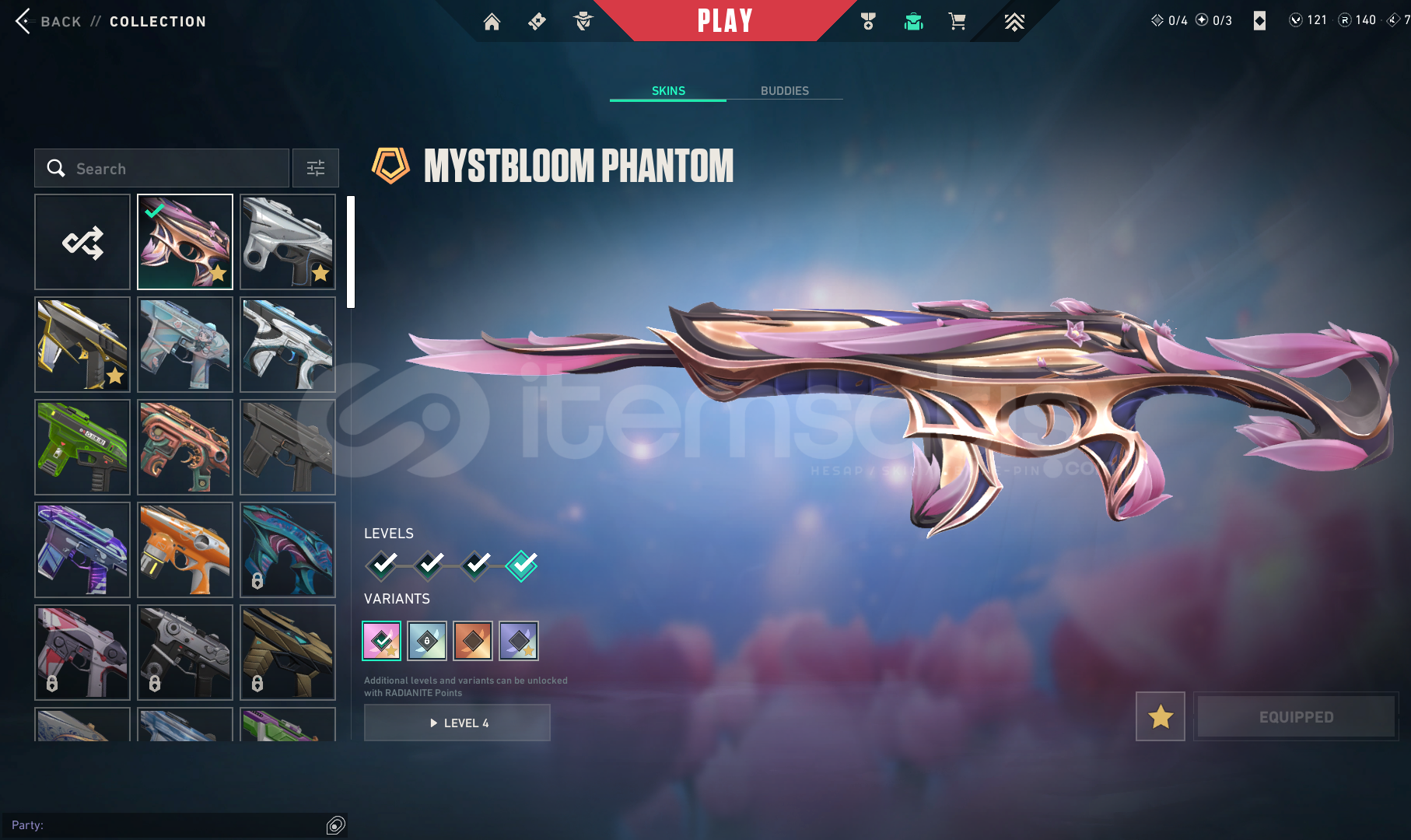Play the Level 4 preview video
This screenshot has width=1411, height=840.
pos(457,723)
